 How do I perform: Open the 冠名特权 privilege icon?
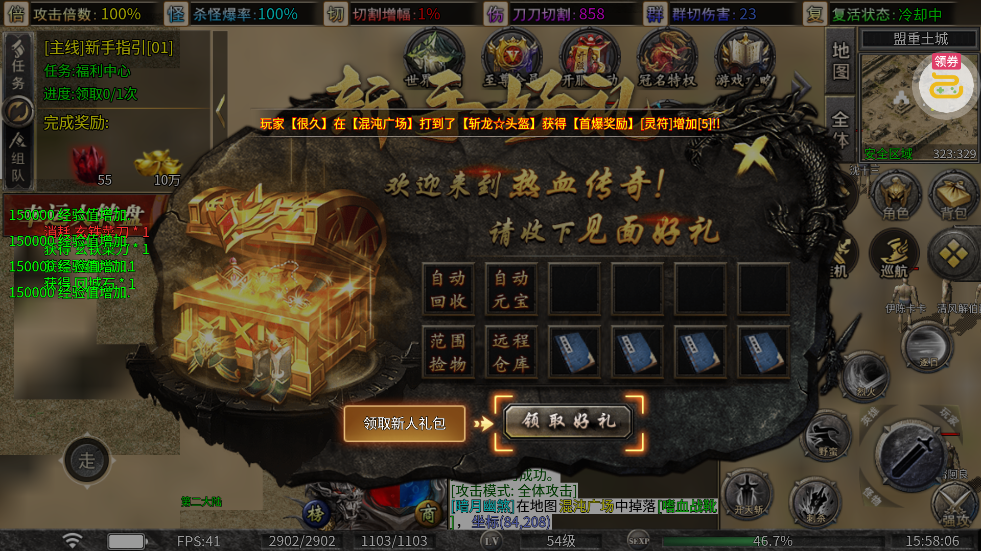(x=666, y=58)
